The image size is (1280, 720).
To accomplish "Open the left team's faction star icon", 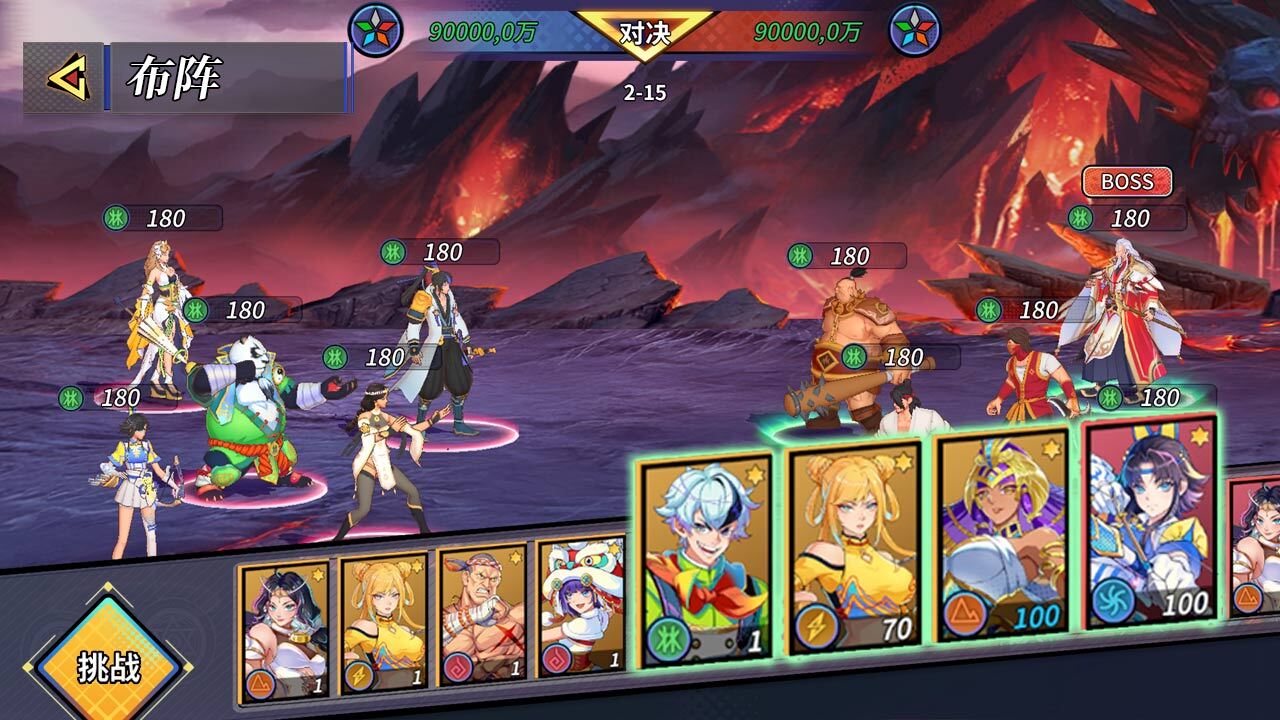I will [375, 30].
